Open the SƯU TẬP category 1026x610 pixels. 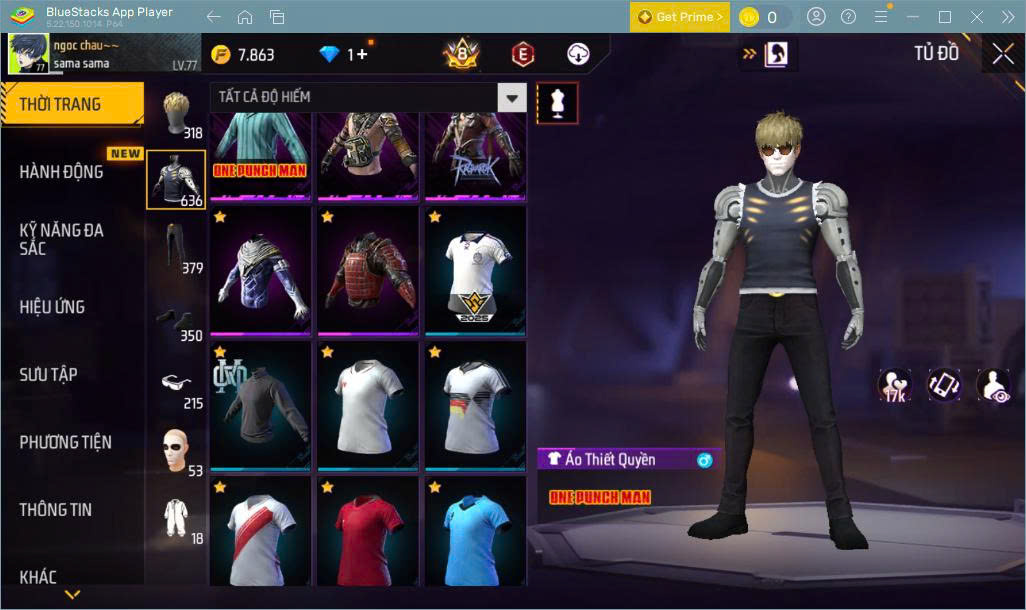[49, 375]
